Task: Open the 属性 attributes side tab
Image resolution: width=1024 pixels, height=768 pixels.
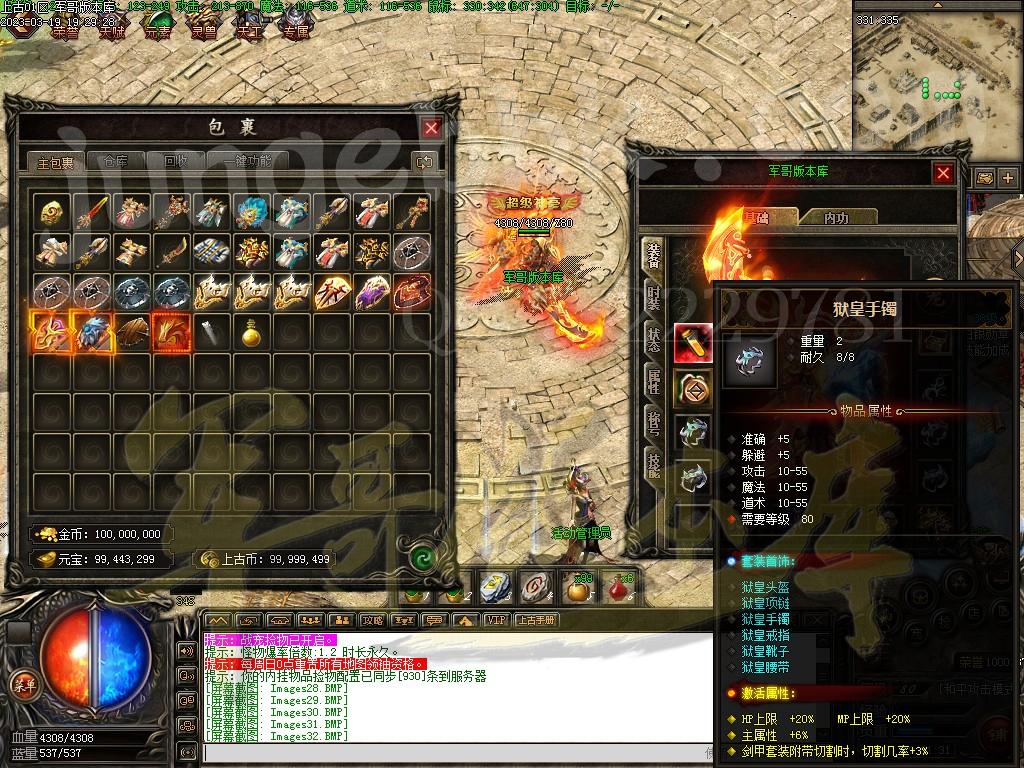Action: (653, 378)
